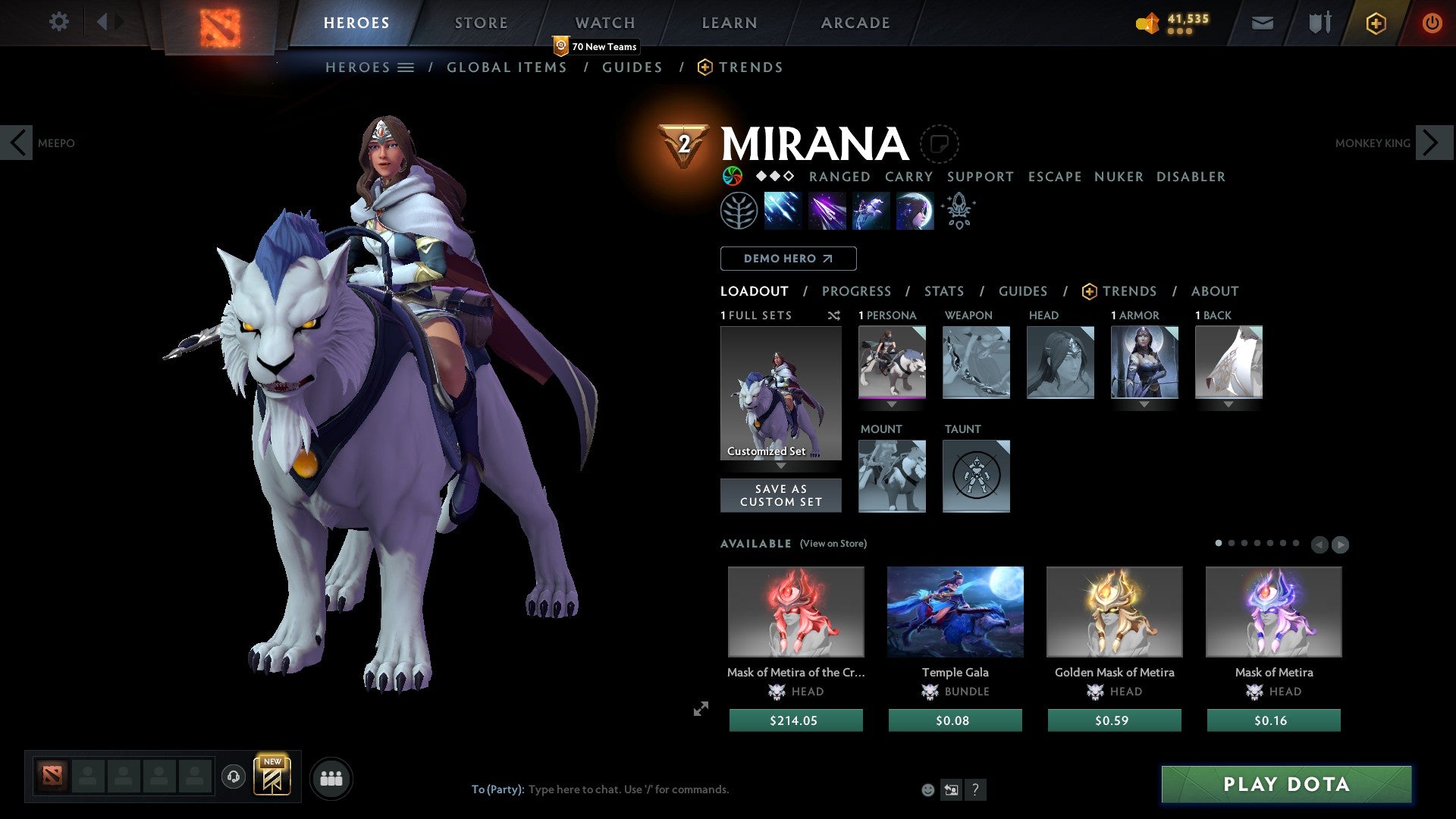This screenshot has height=819, width=1456.
Task: Switch to the Progress tab
Action: tap(857, 291)
